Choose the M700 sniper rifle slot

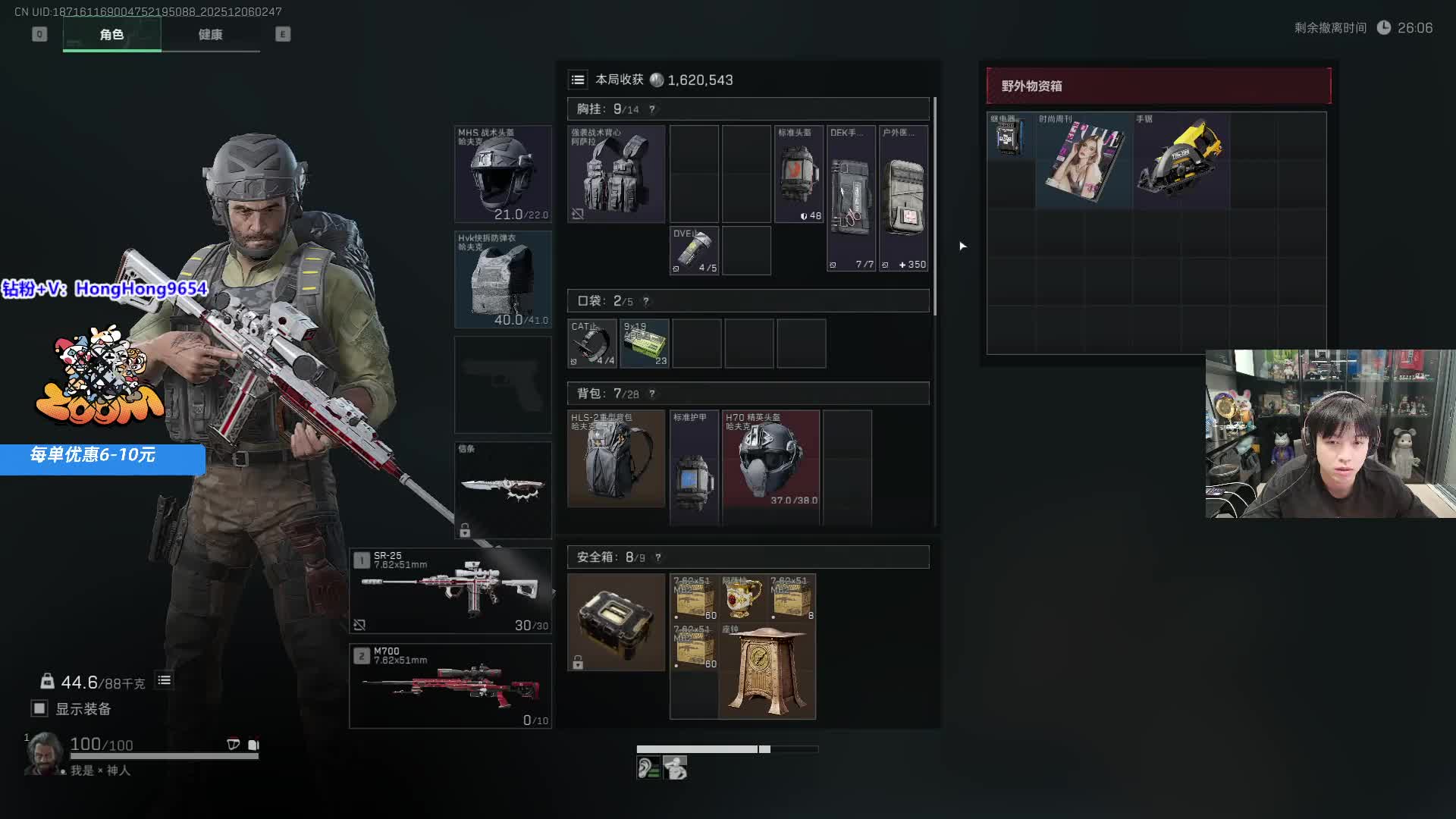tap(450, 686)
